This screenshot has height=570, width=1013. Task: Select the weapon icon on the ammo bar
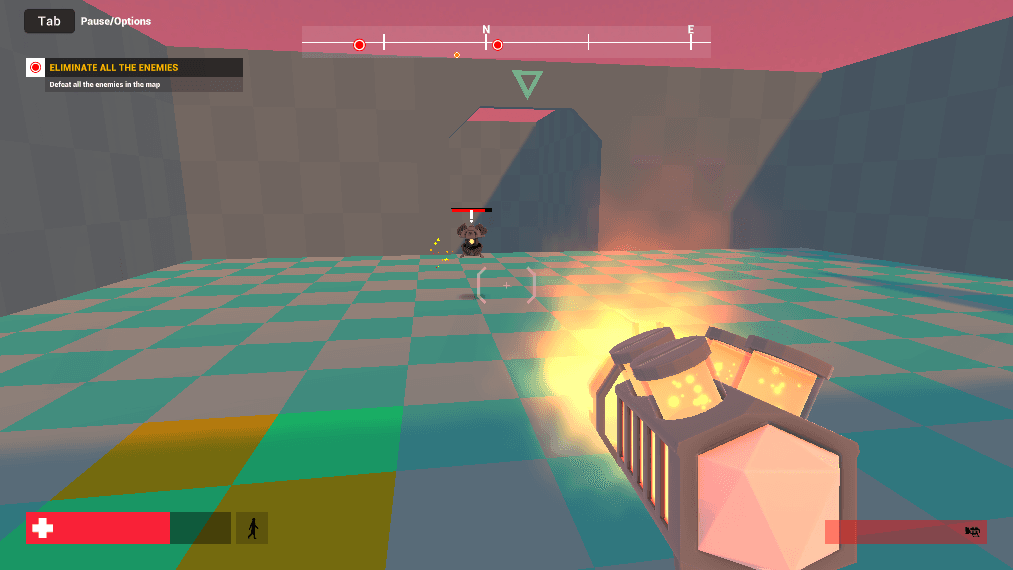click(x=971, y=532)
